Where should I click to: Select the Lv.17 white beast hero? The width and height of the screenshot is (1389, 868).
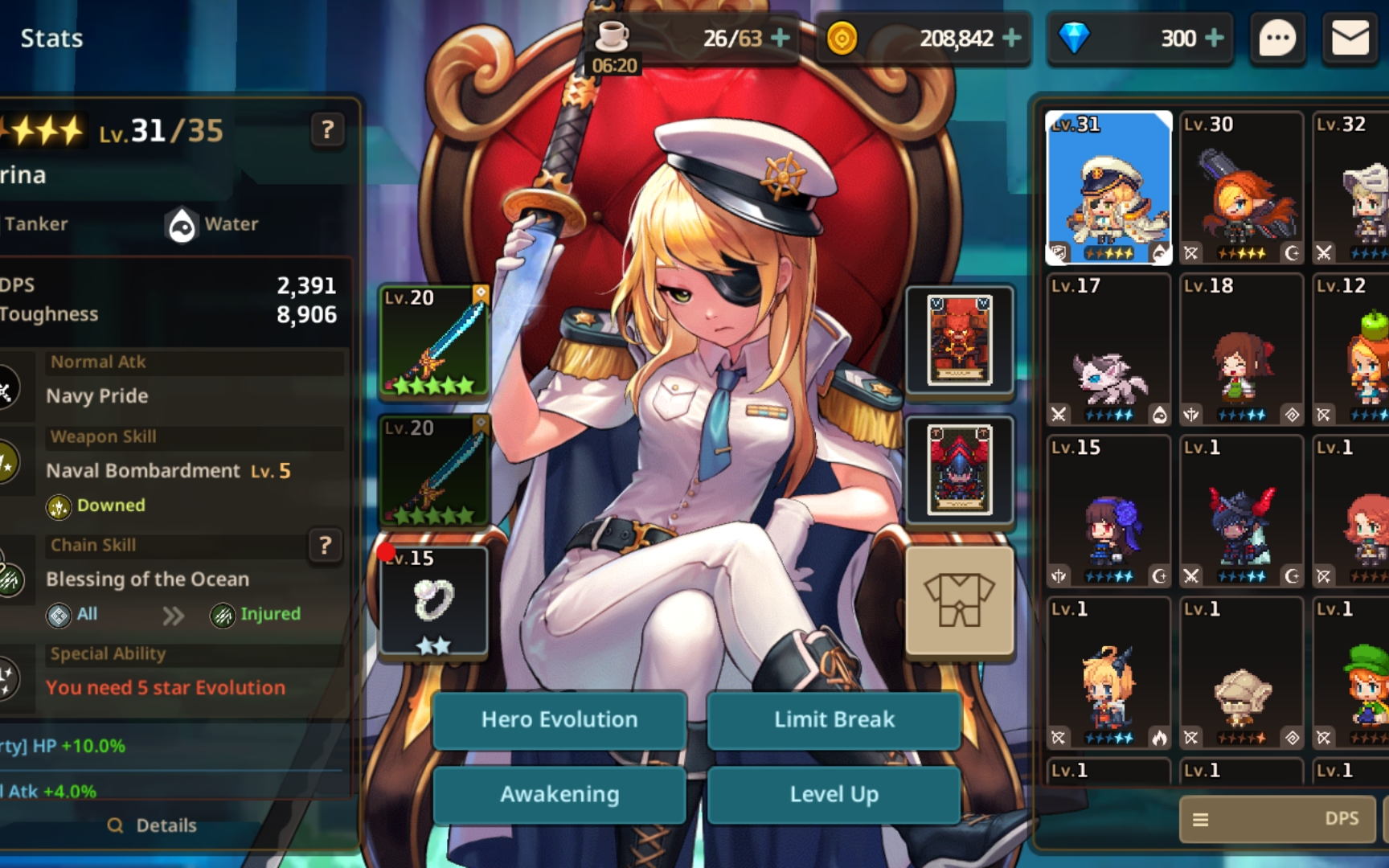[x=1108, y=350]
